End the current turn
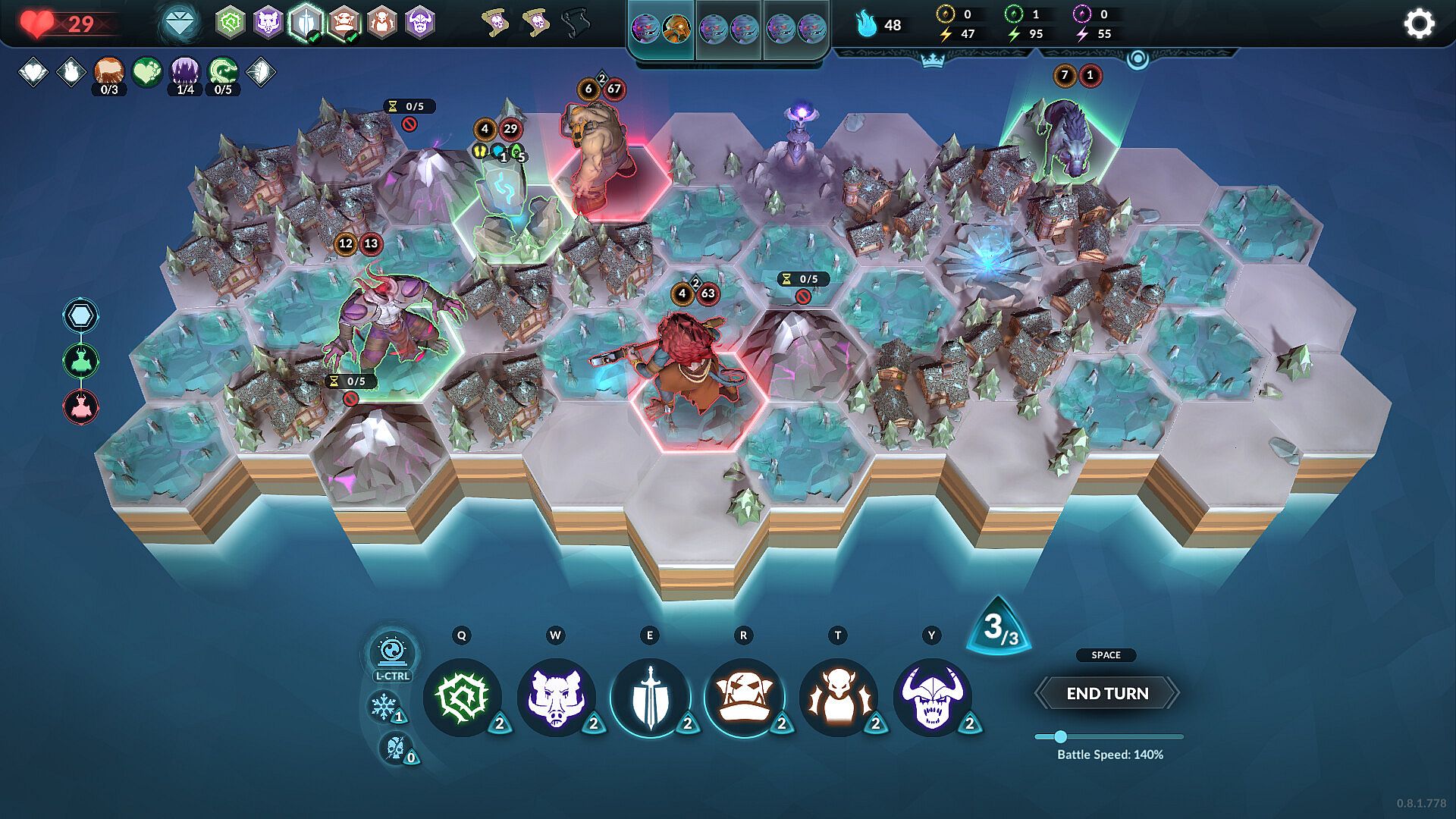This screenshot has width=1456, height=819. pyautogui.click(x=1106, y=693)
